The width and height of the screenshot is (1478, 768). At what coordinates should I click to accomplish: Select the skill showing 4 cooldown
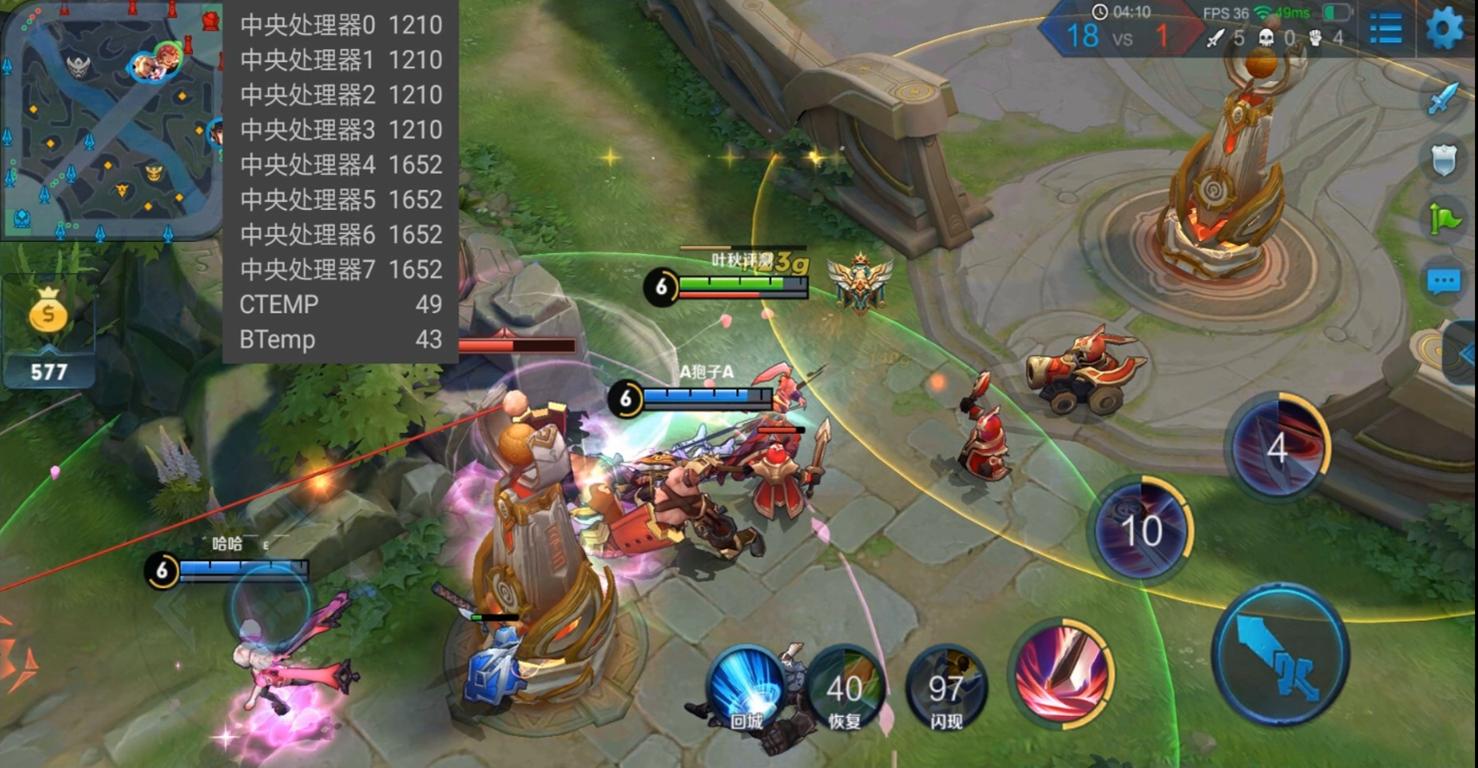pyautogui.click(x=1278, y=447)
